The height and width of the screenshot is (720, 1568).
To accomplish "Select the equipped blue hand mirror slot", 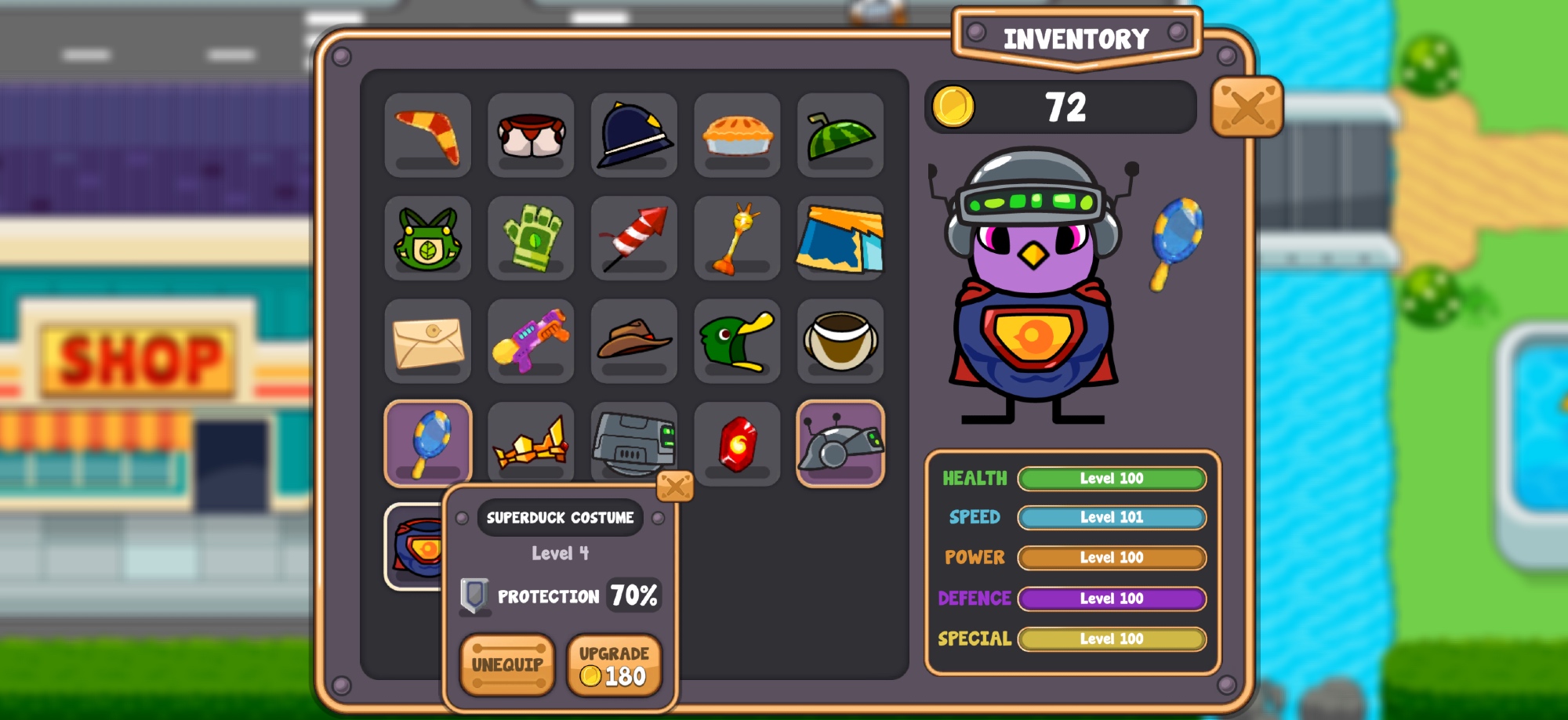I will (428, 443).
